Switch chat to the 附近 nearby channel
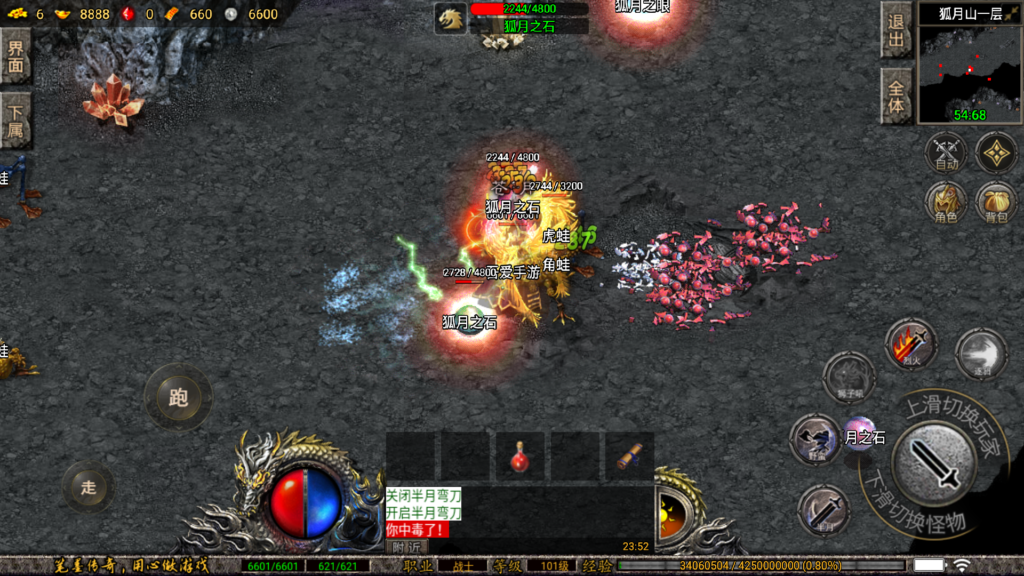Image resolution: width=1024 pixels, height=576 pixels. coord(405,546)
